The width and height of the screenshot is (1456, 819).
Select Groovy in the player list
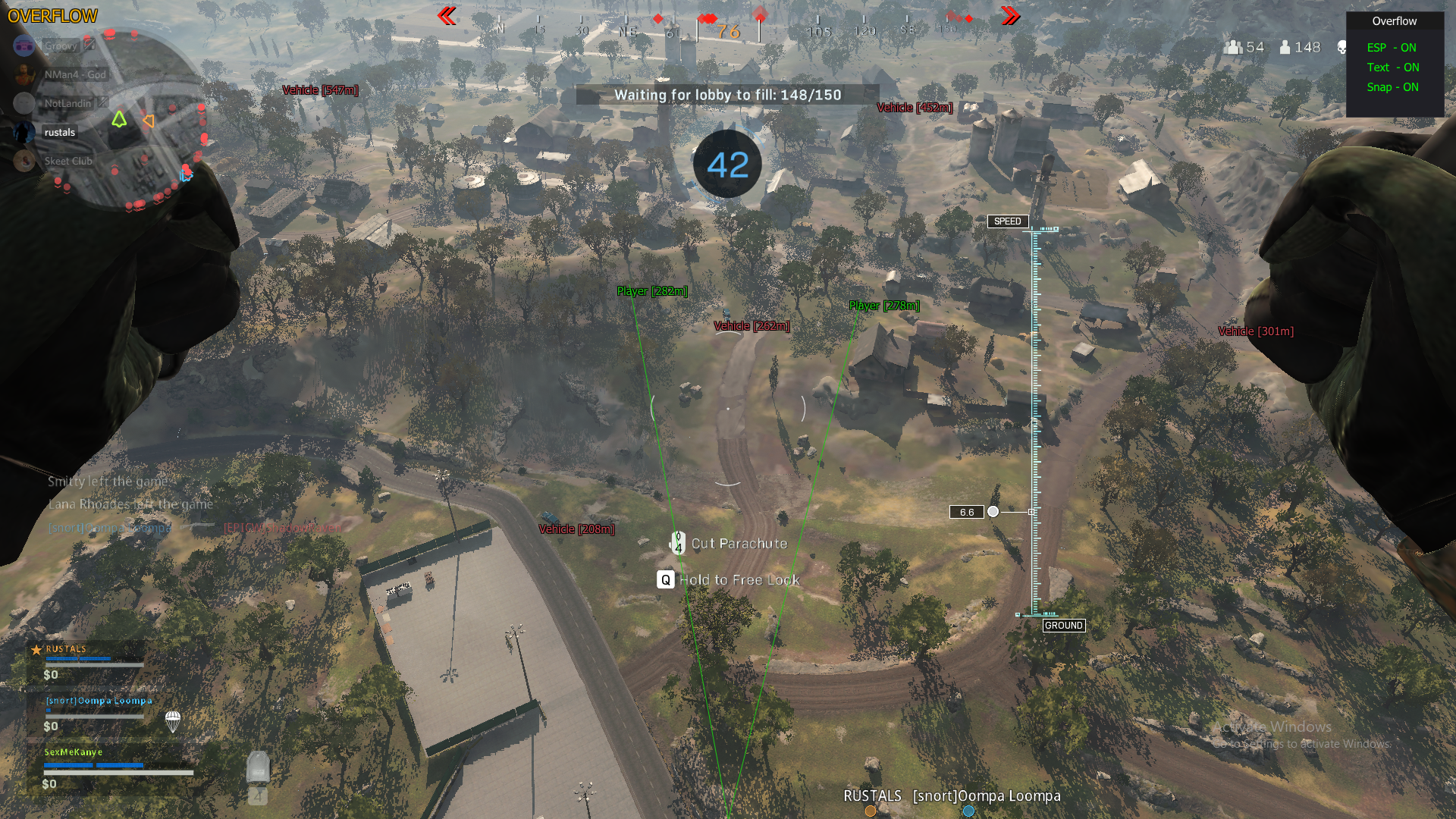60,45
